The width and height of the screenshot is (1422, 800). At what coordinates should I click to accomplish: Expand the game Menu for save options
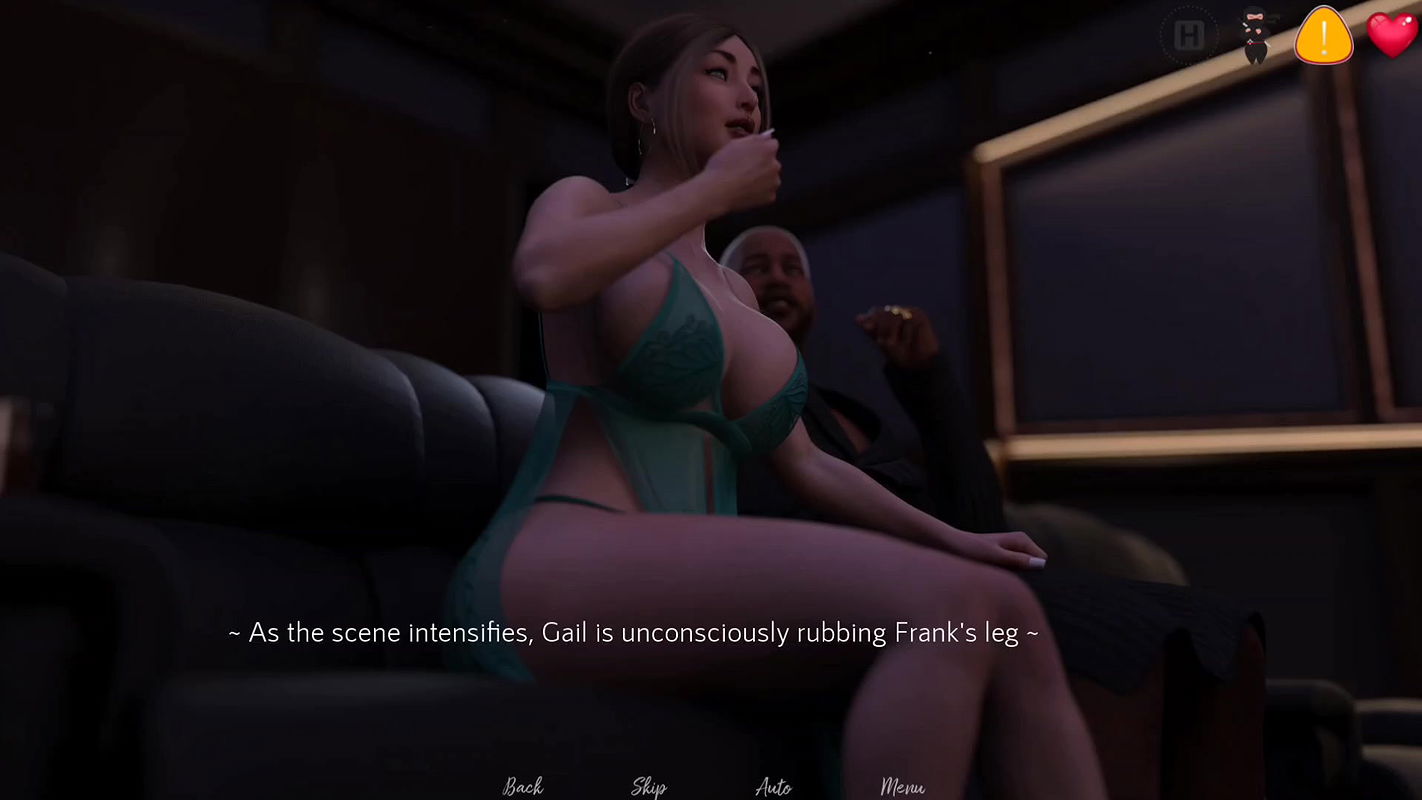pos(905,786)
